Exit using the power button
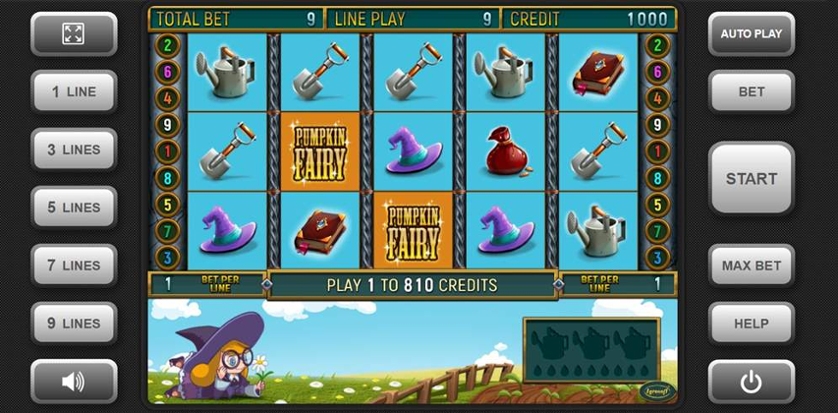 click(751, 380)
